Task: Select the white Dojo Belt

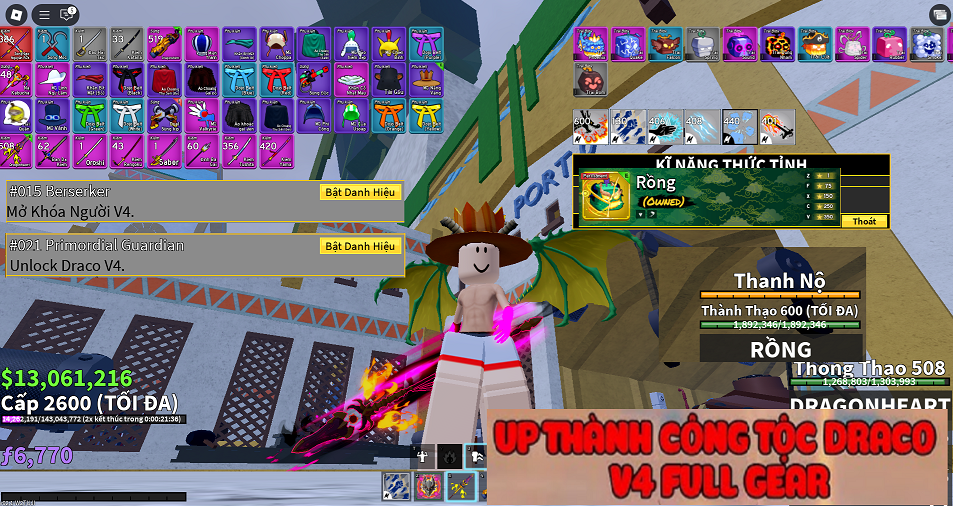Action: point(126,115)
